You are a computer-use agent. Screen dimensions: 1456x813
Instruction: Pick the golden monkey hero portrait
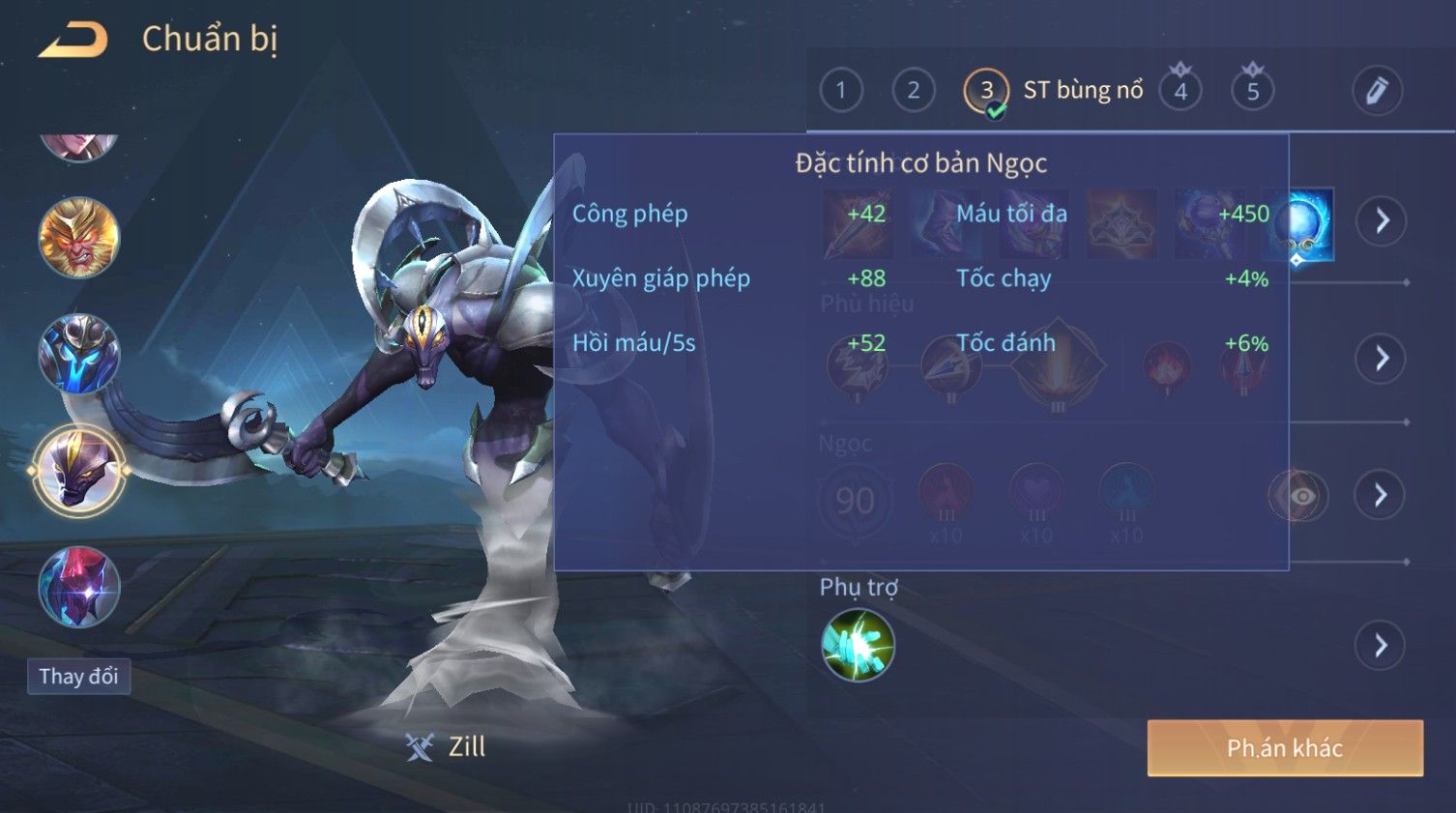79,238
